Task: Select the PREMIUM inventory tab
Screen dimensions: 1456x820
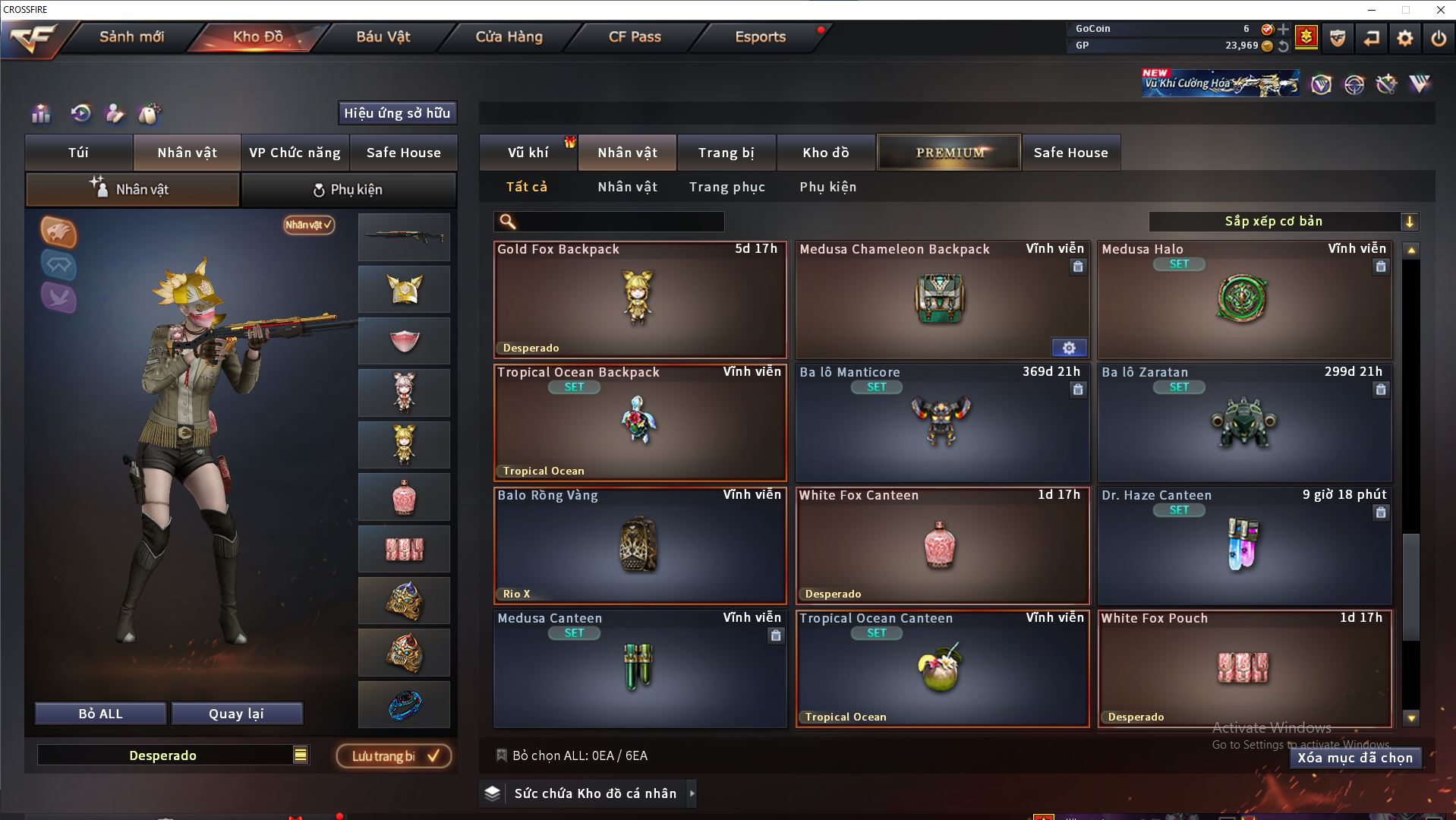Action: [949, 153]
